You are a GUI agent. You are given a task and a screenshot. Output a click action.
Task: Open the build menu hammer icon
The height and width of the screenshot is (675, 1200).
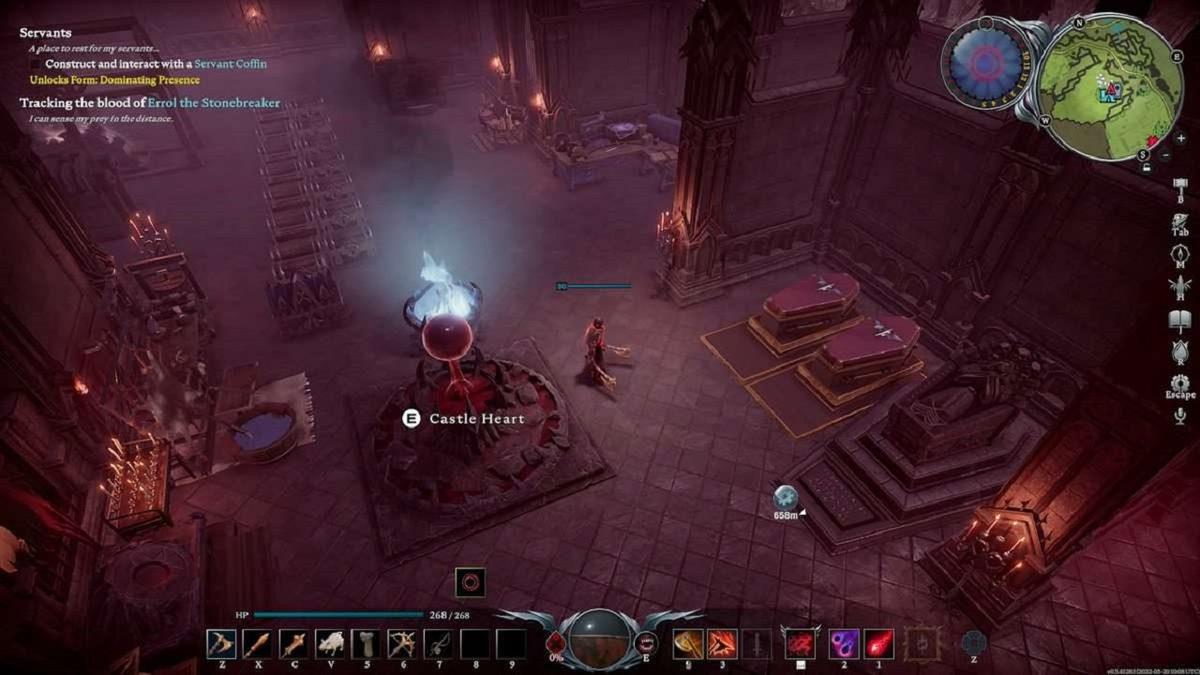[x=1180, y=189]
